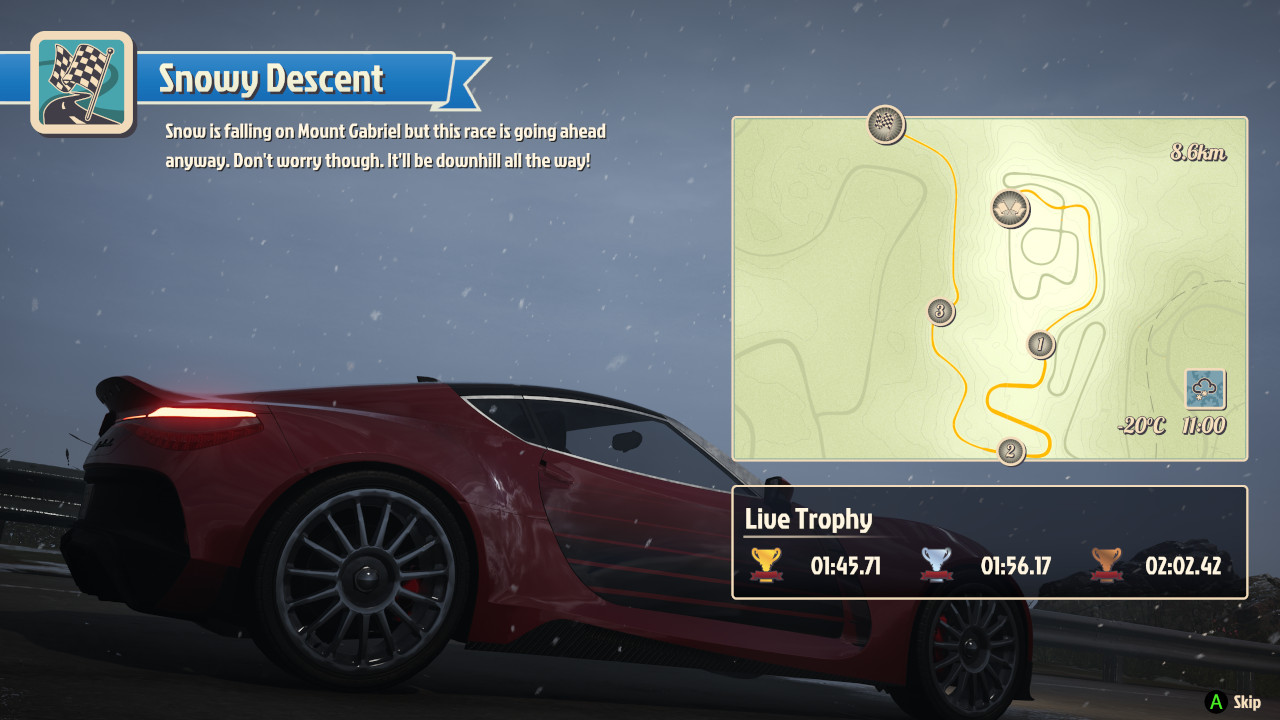
Task: Select checkpoint 2 marker on the route map
Action: coord(1010,451)
